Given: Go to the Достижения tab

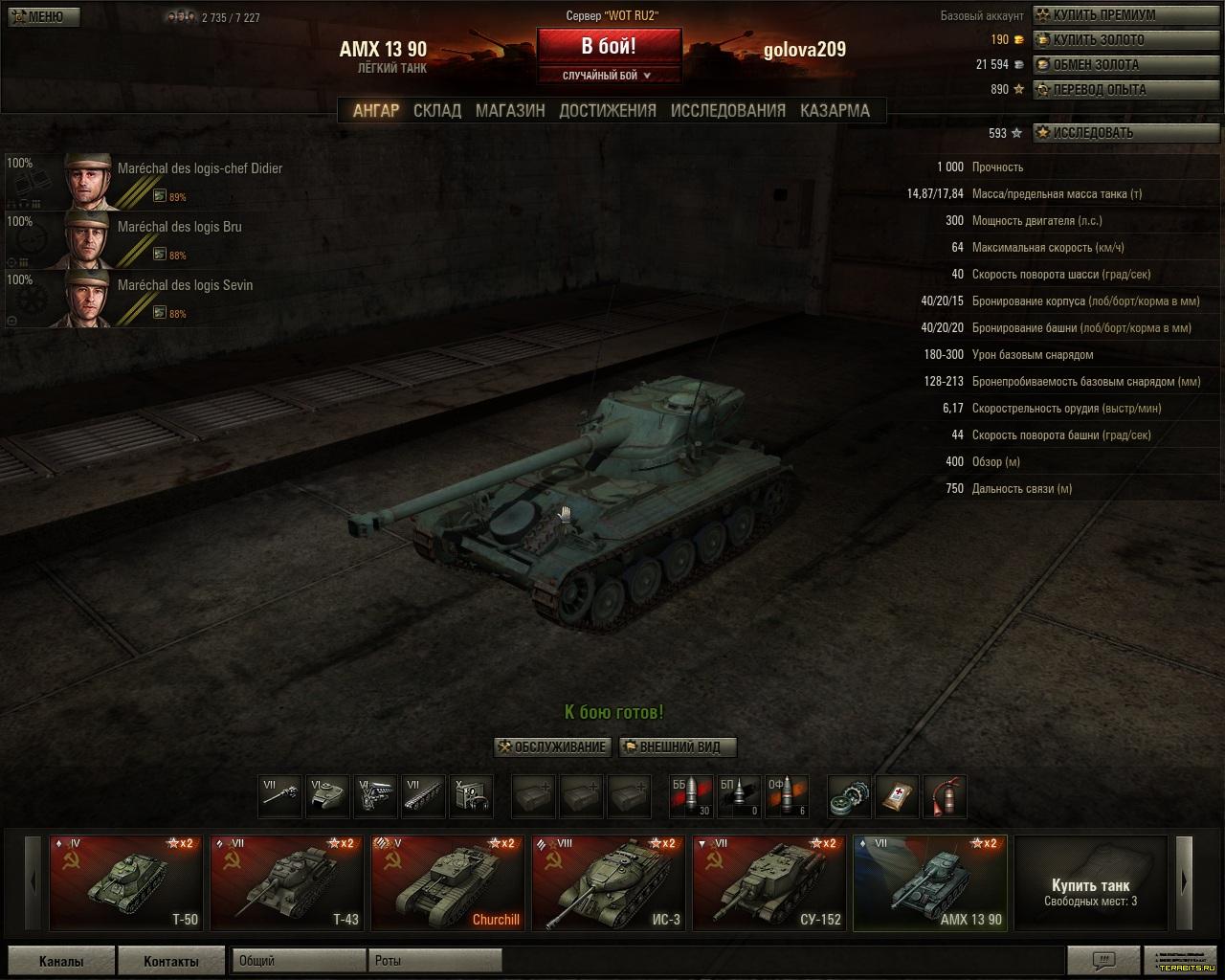Looking at the screenshot, I should click(608, 110).
